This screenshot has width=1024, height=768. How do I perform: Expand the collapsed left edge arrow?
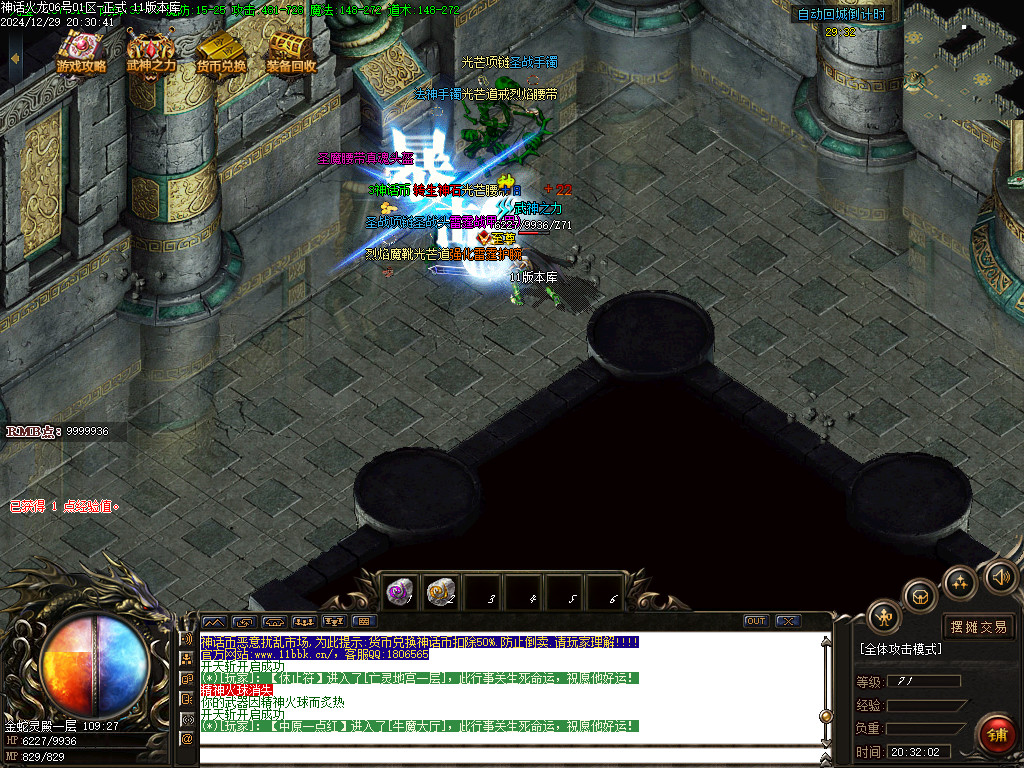coord(13,60)
